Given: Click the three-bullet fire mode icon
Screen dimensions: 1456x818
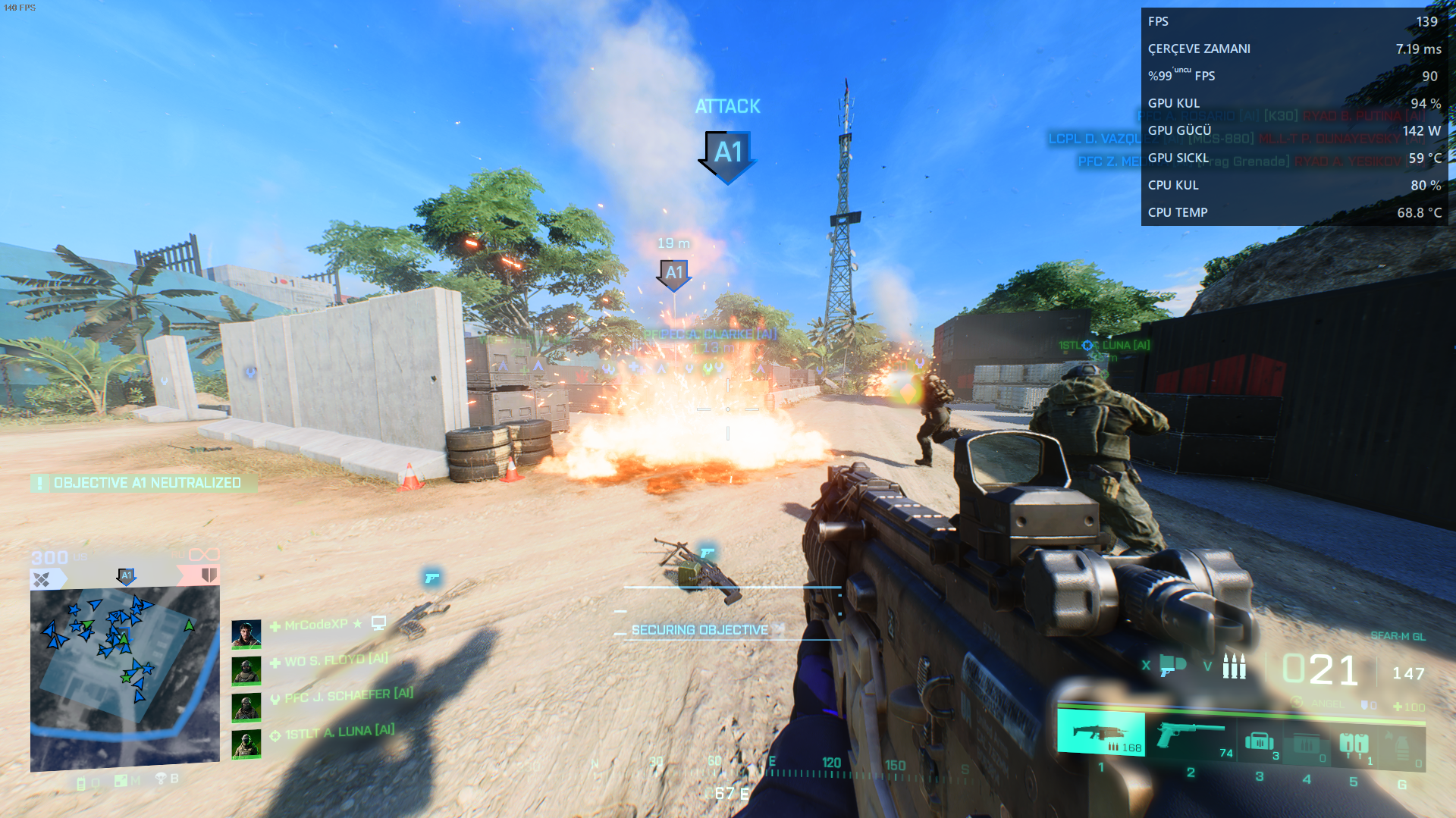Looking at the screenshot, I should [x=1234, y=666].
